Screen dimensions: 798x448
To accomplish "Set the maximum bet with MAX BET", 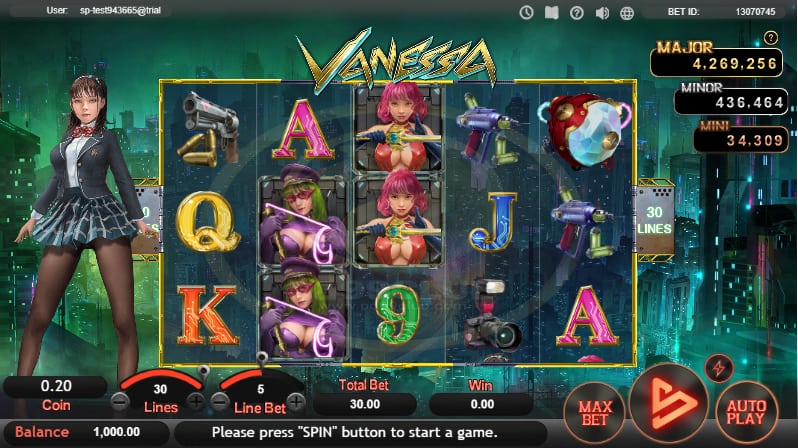I will point(595,410).
